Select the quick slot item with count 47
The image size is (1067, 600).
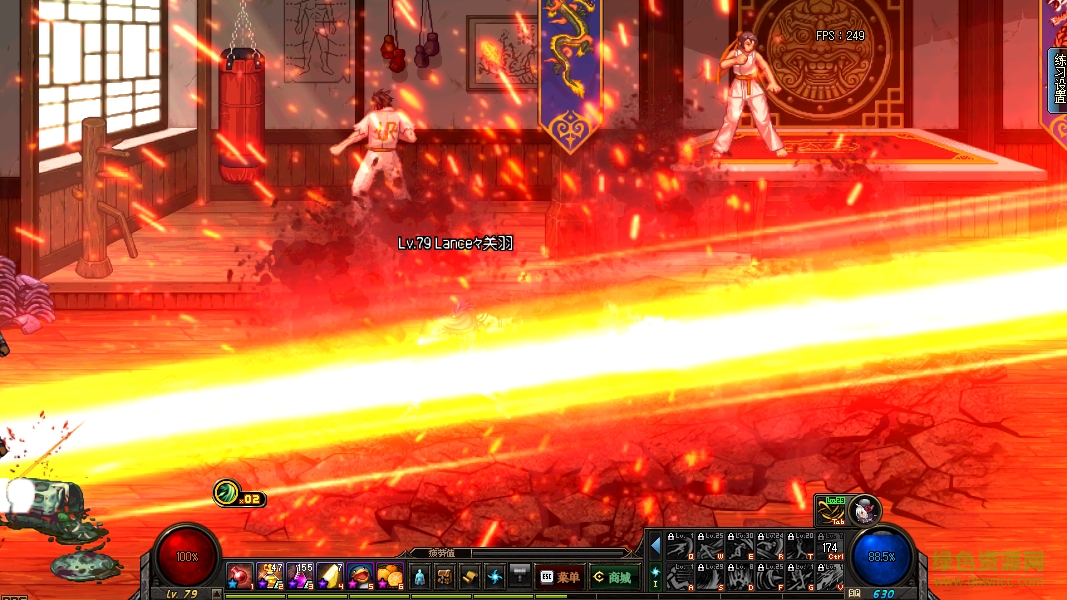click(270, 576)
